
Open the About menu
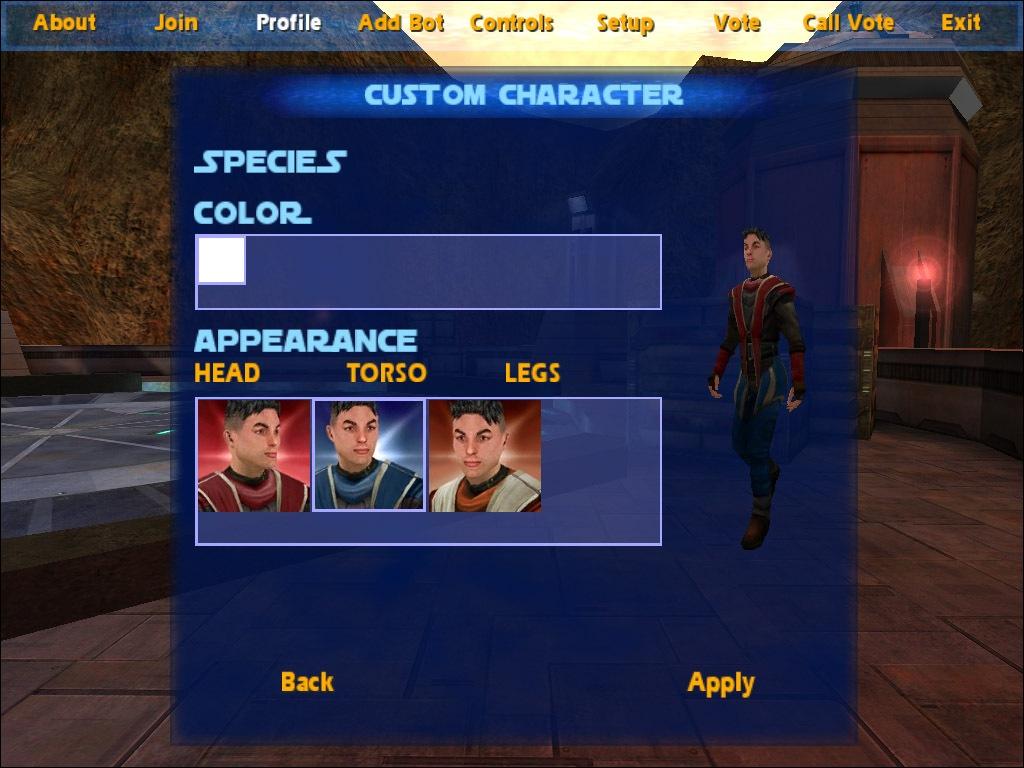click(x=65, y=22)
